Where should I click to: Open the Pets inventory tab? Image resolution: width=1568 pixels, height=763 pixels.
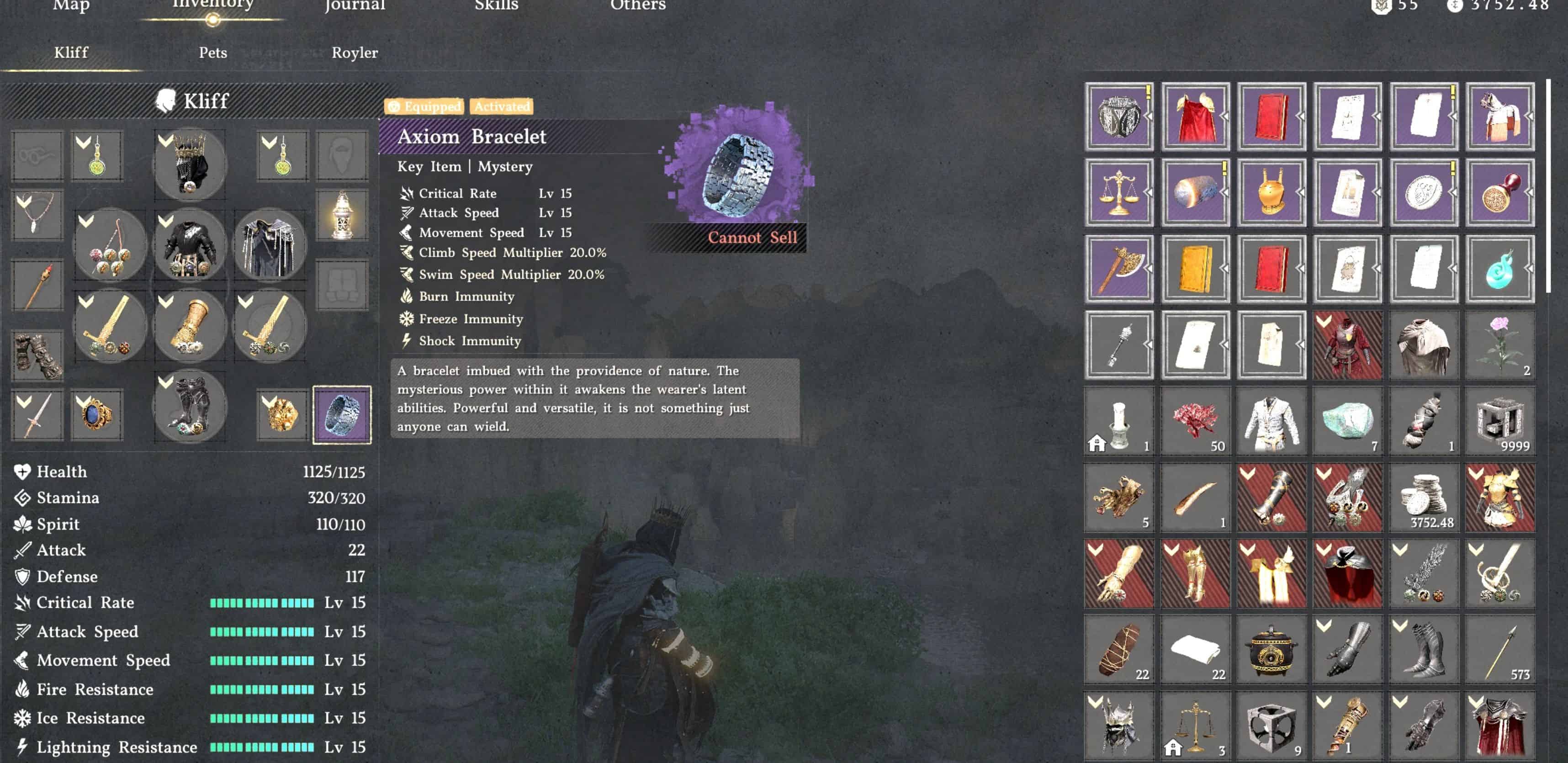point(213,53)
